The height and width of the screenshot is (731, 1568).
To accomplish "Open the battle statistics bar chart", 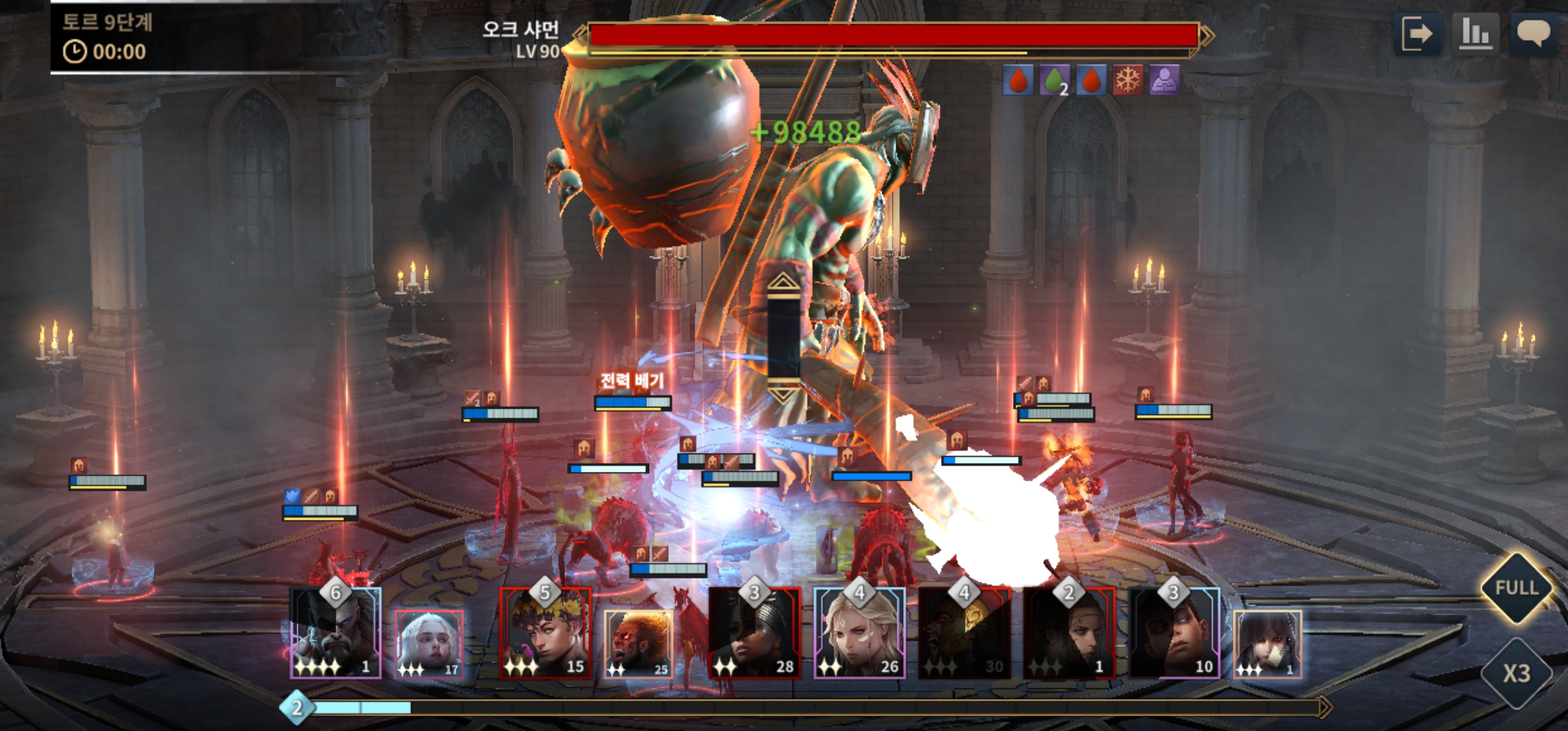I will pos(1475,34).
